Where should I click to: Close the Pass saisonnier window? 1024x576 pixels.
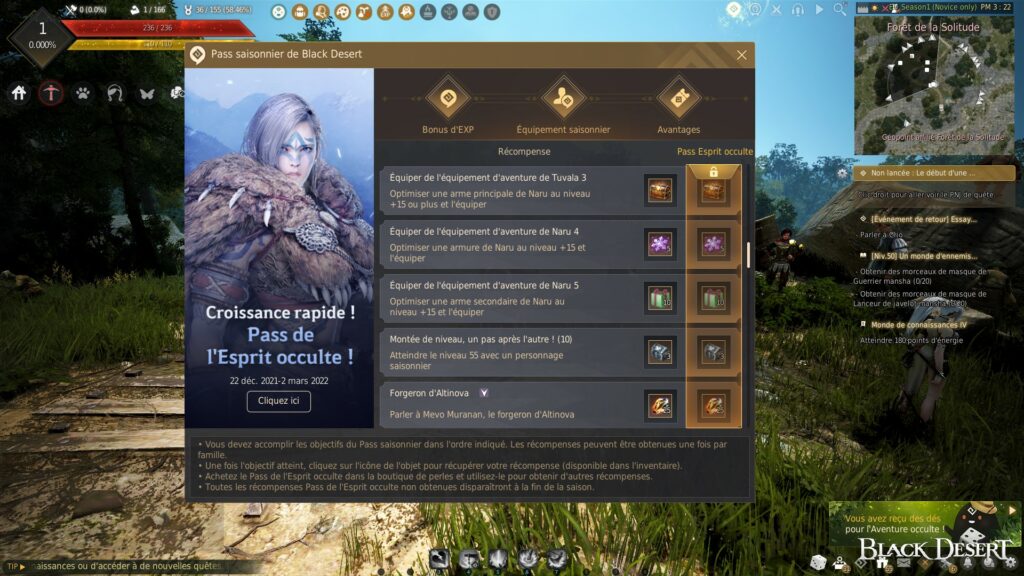[x=741, y=55]
